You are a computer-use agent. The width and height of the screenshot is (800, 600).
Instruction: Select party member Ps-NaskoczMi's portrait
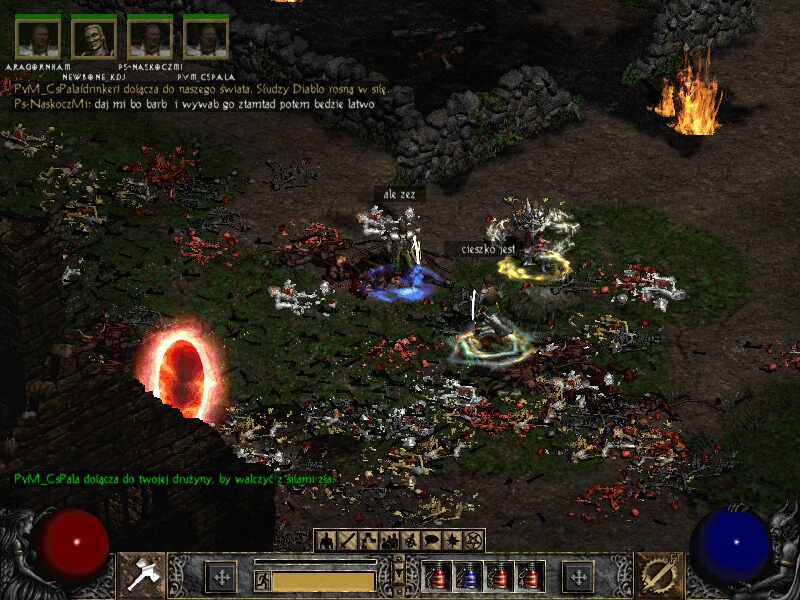150,38
